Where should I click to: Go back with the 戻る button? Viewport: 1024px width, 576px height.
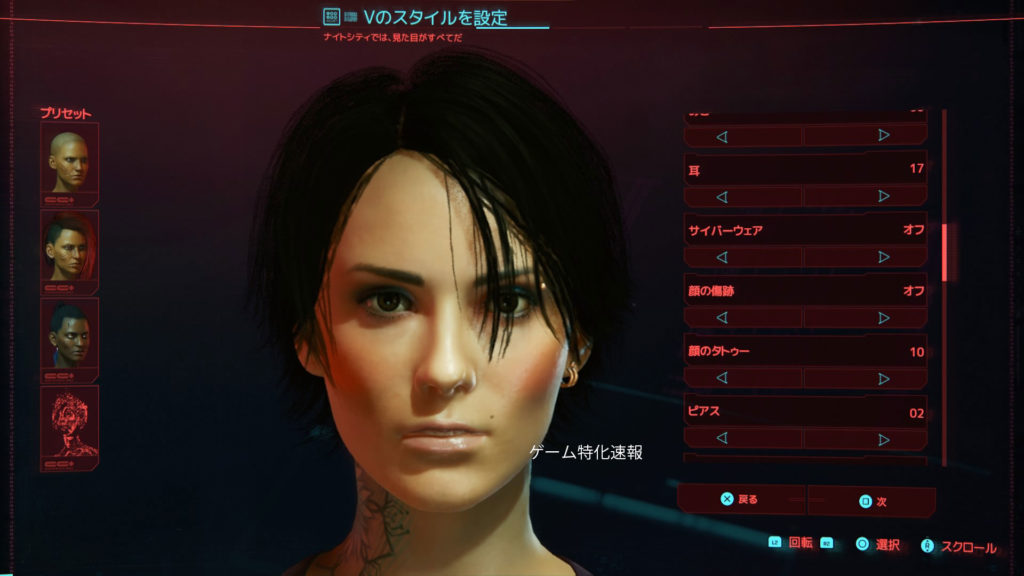click(x=741, y=499)
